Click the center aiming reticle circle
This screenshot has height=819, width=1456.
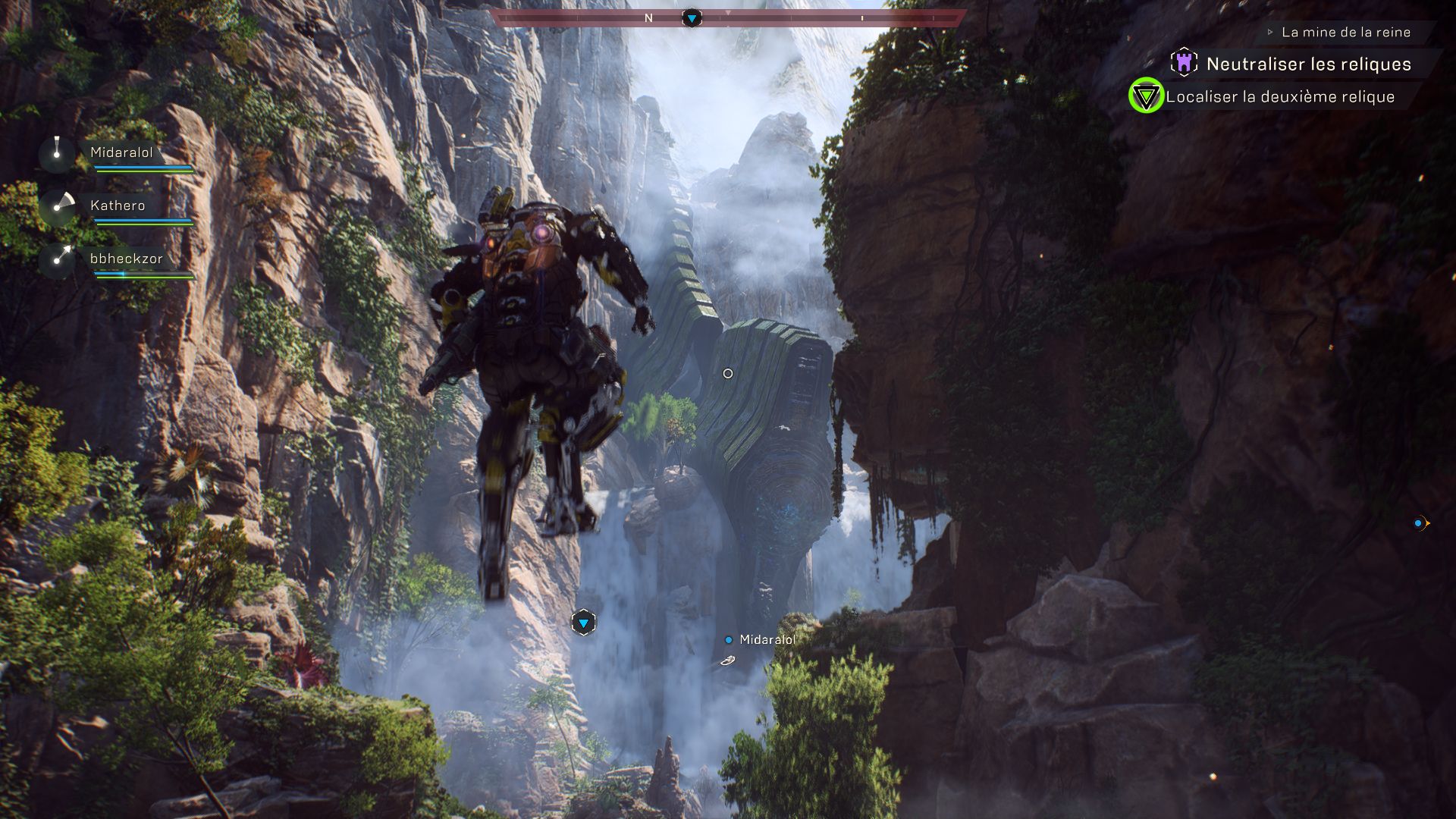pyautogui.click(x=728, y=372)
